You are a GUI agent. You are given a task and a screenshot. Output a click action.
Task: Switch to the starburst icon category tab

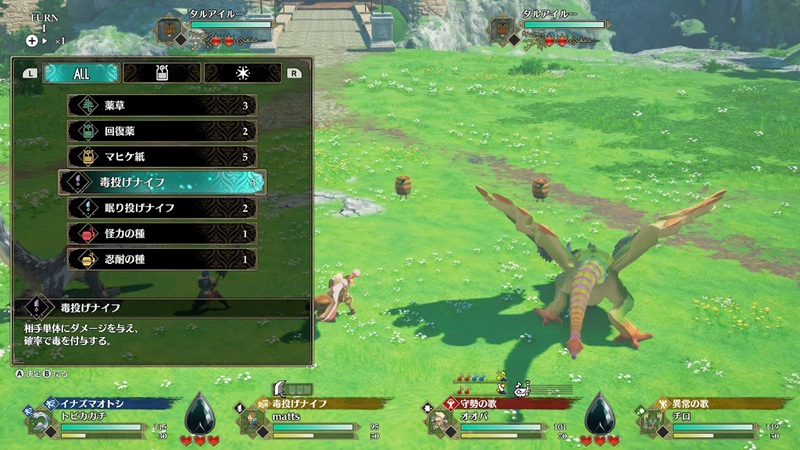[x=243, y=73]
